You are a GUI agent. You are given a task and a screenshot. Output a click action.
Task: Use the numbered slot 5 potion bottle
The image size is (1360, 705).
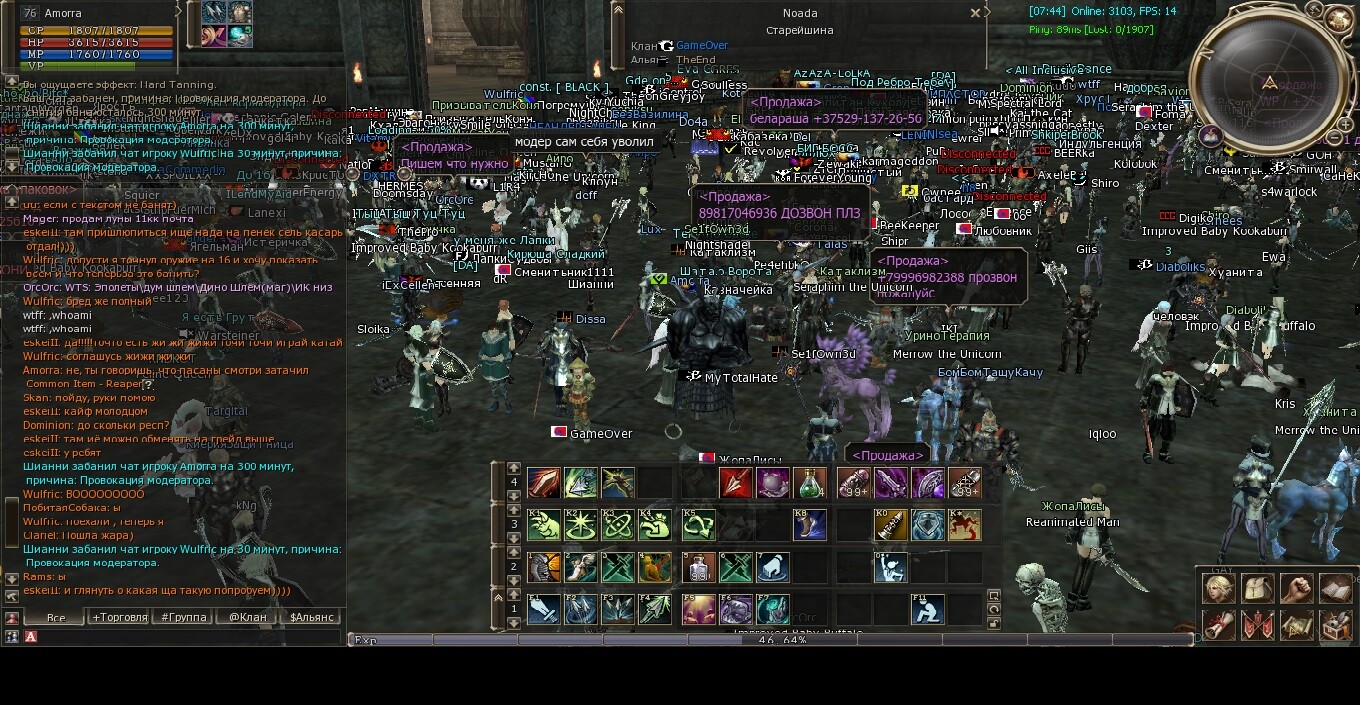(698, 568)
